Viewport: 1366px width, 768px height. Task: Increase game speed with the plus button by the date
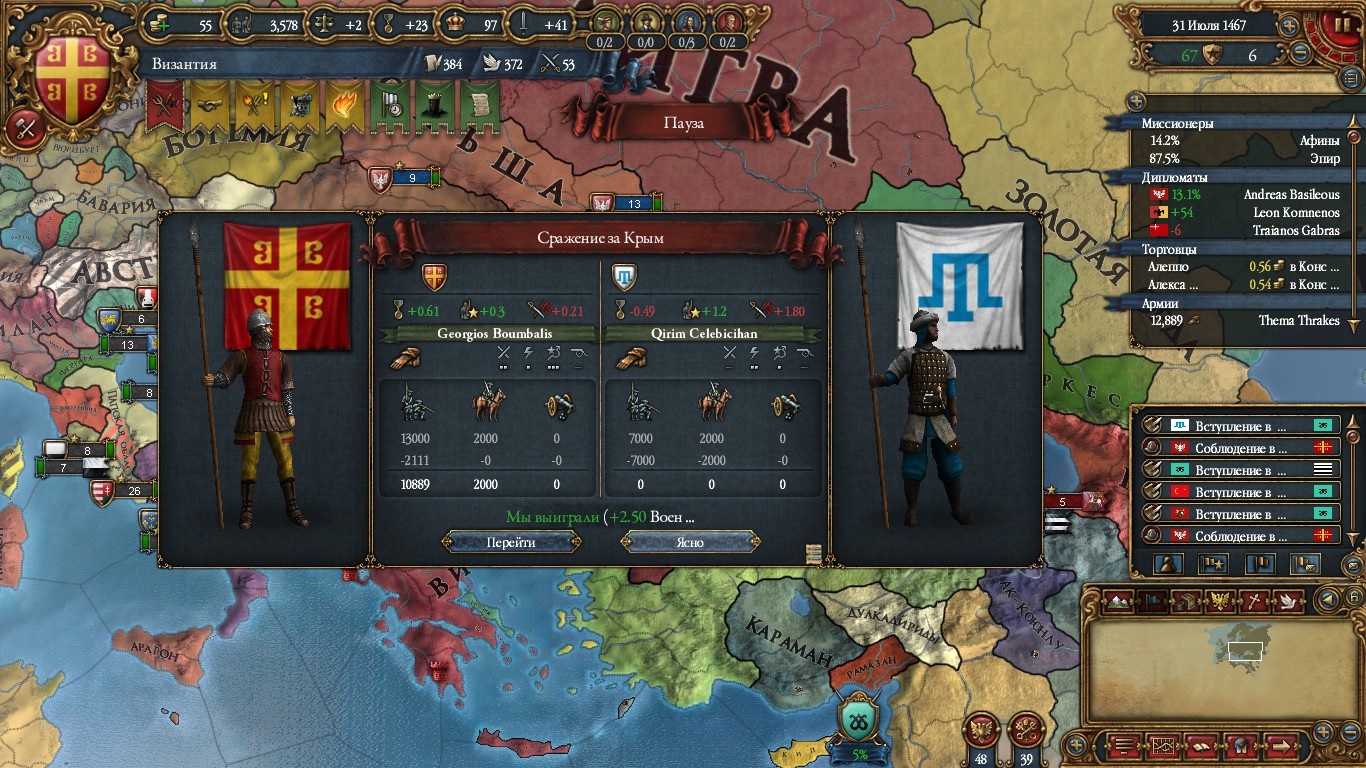pos(1290,26)
